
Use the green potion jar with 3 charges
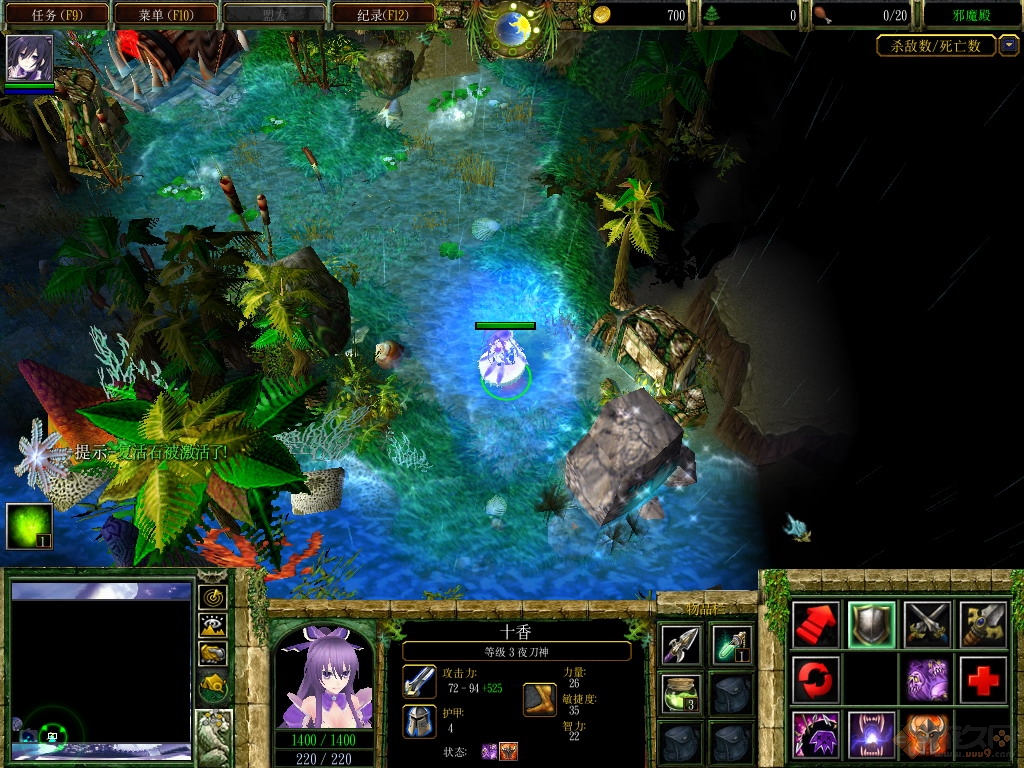(680, 692)
